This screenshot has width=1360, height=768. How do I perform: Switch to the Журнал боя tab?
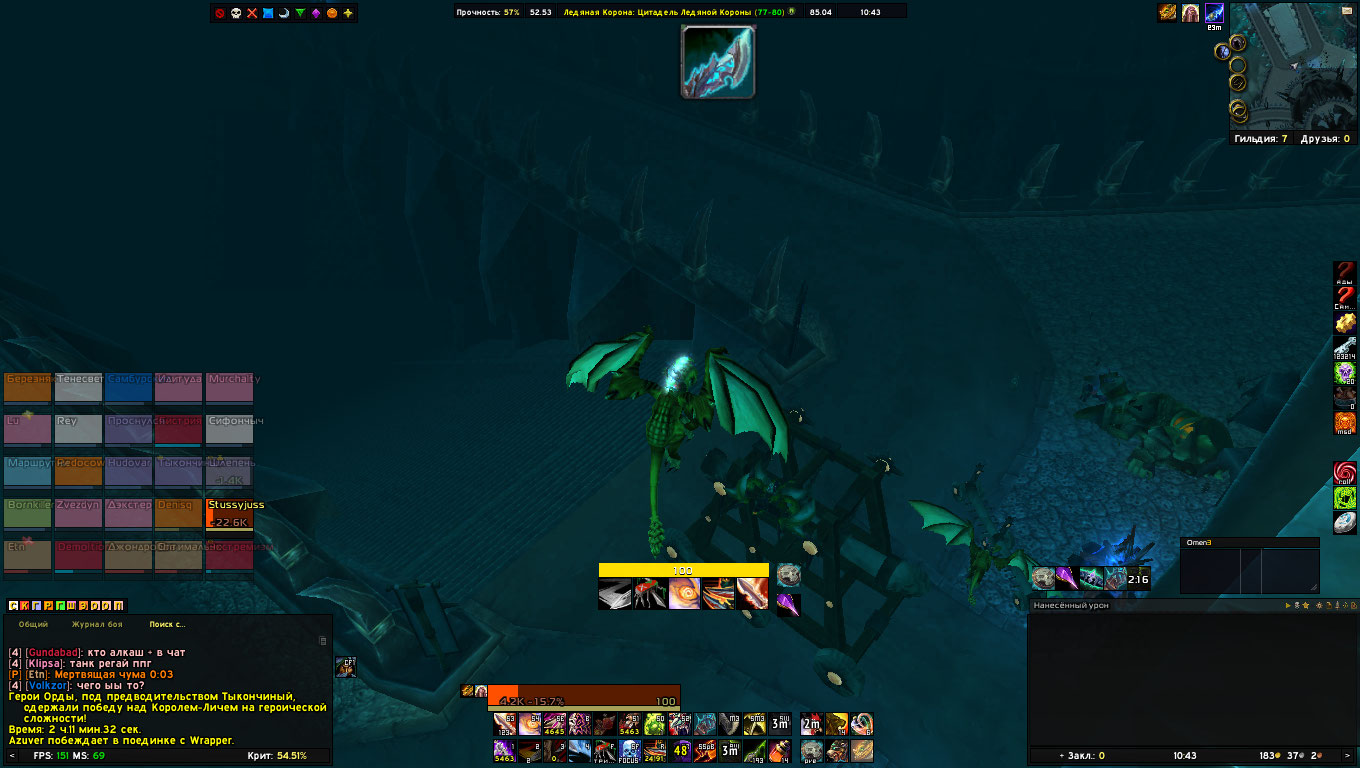tap(96, 624)
